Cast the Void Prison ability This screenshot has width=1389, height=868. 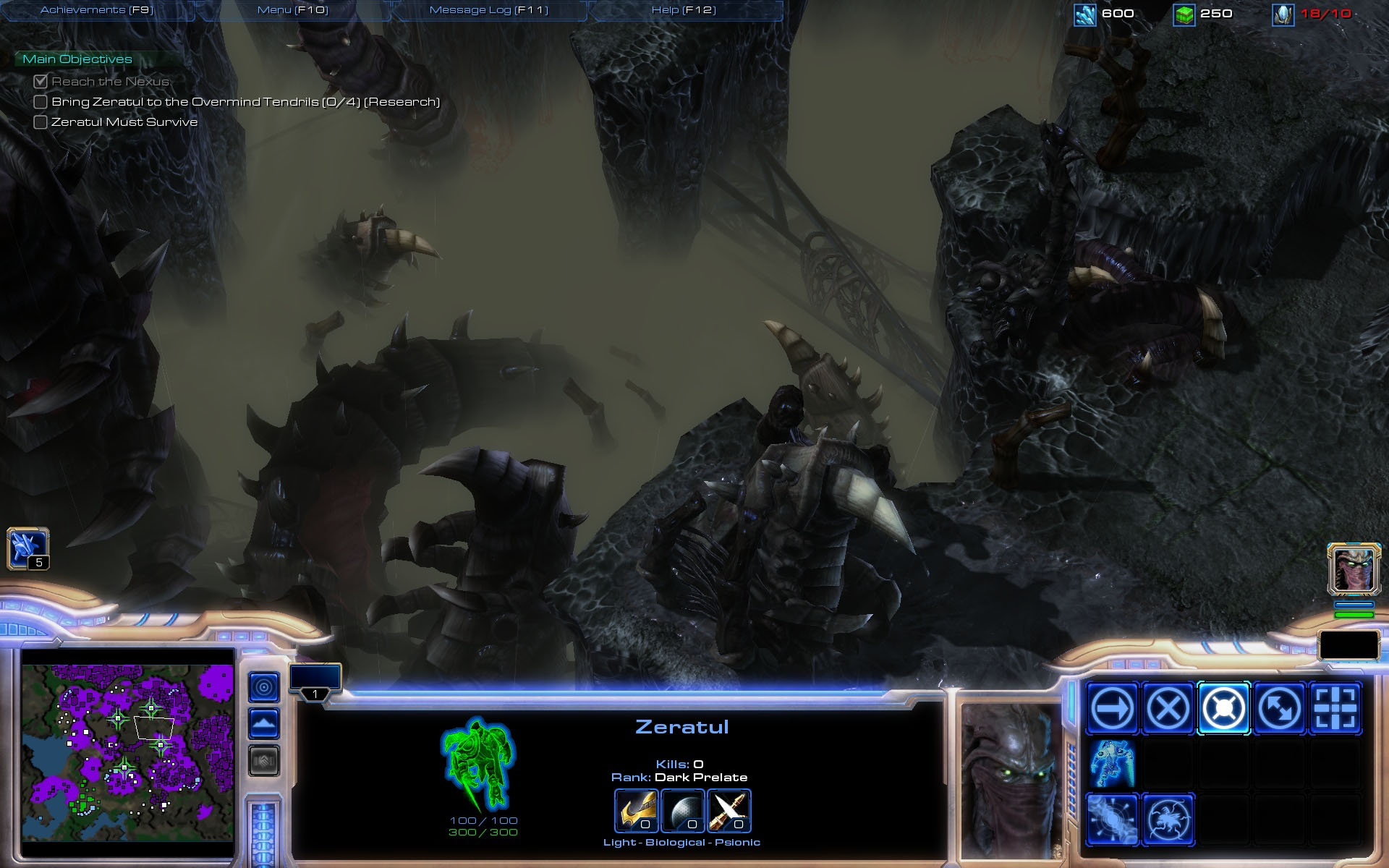point(1168,820)
